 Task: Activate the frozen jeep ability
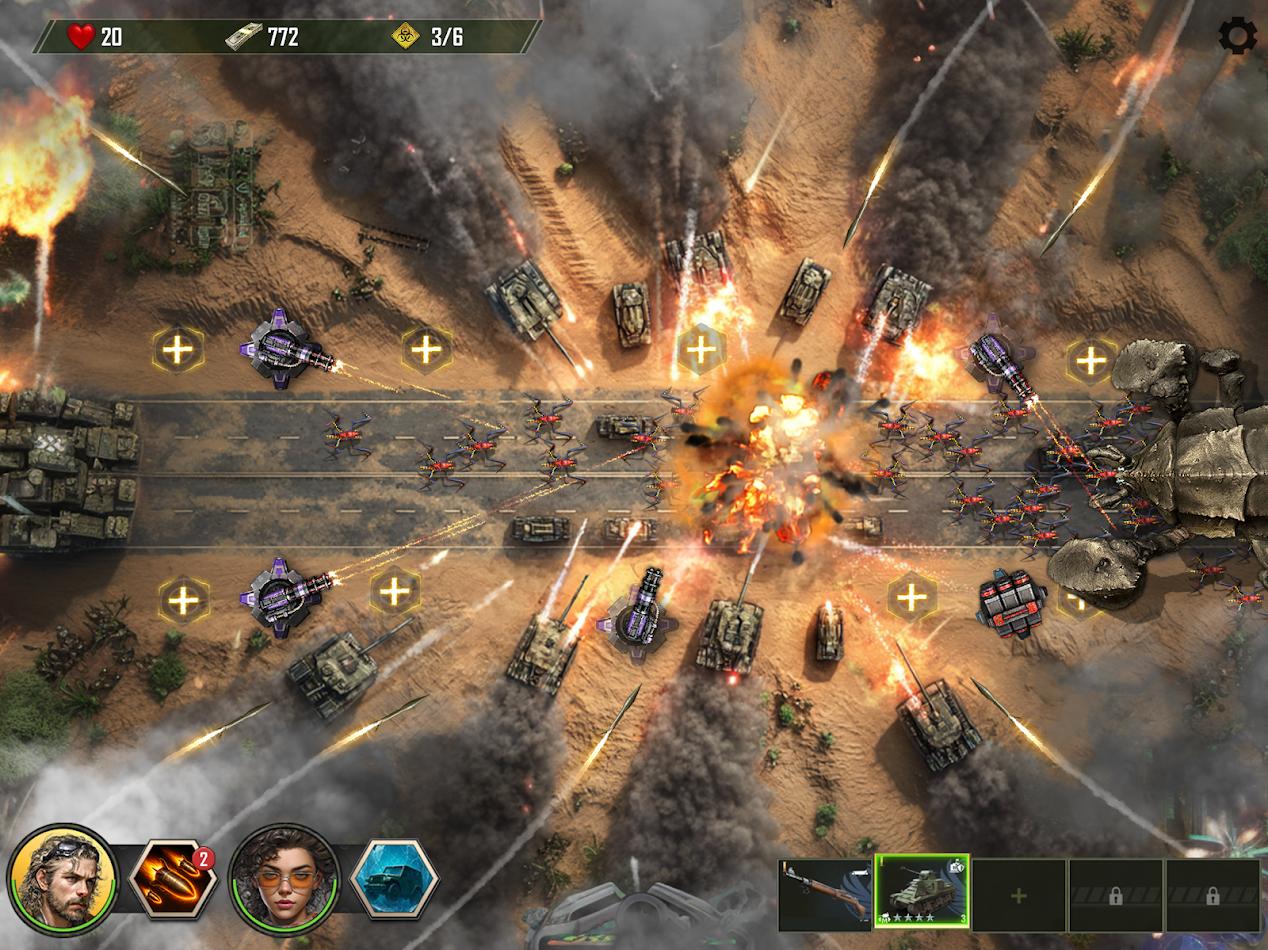[395, 880]
